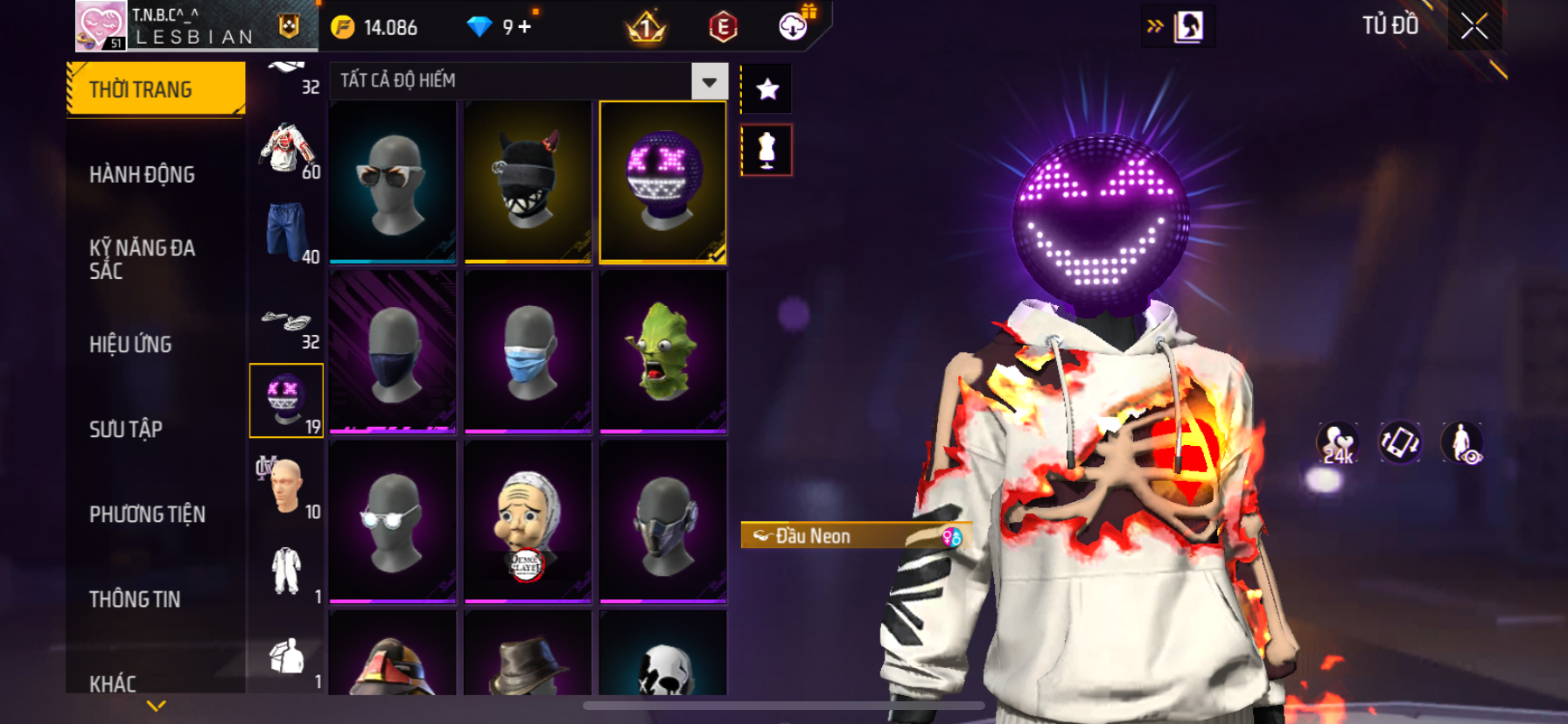This screenshot has width=1568, height=724.
Task: Open the jacket tops category
Action: (x=286, y=149)
